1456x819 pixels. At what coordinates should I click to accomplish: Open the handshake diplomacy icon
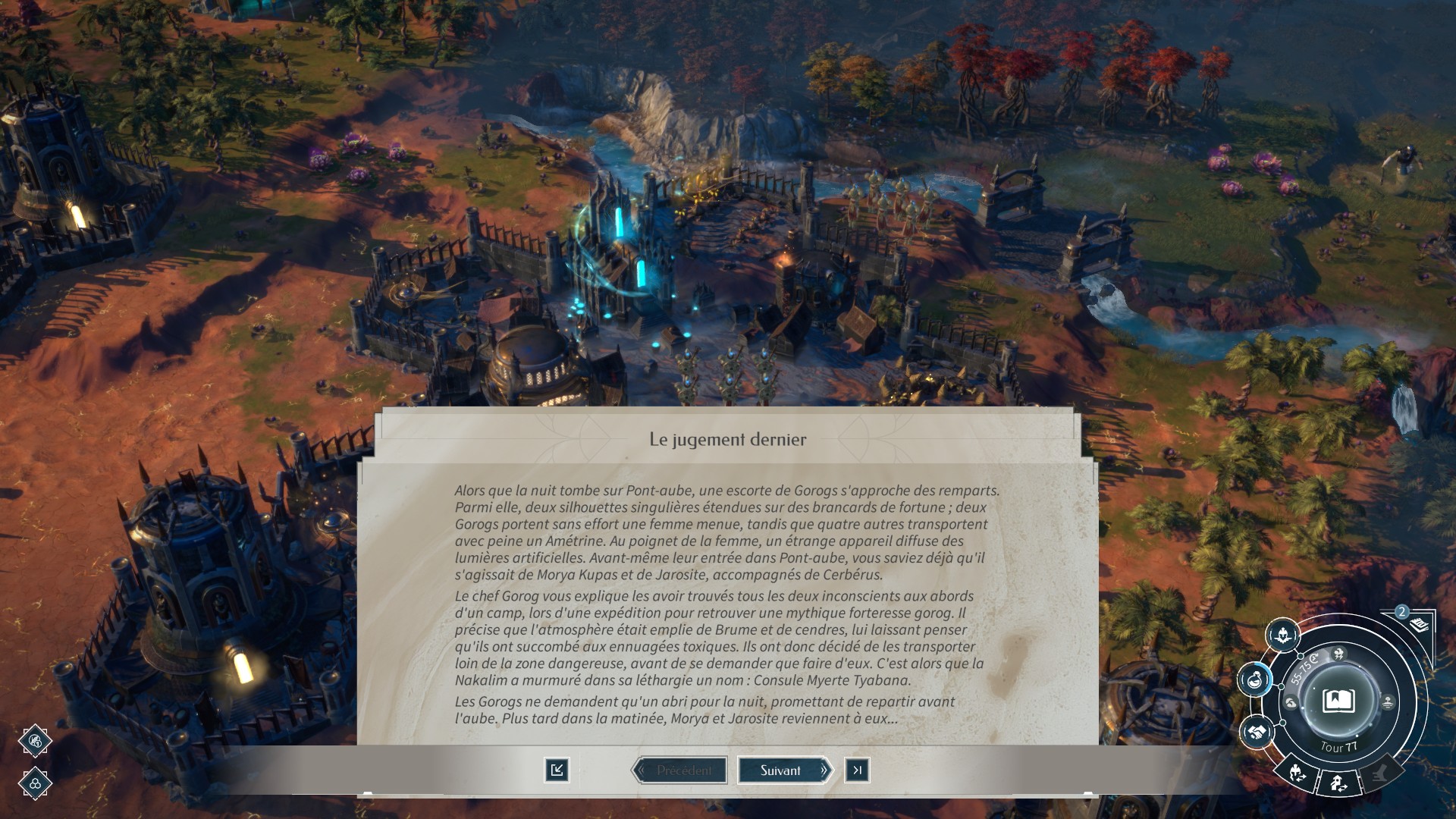1257,732
